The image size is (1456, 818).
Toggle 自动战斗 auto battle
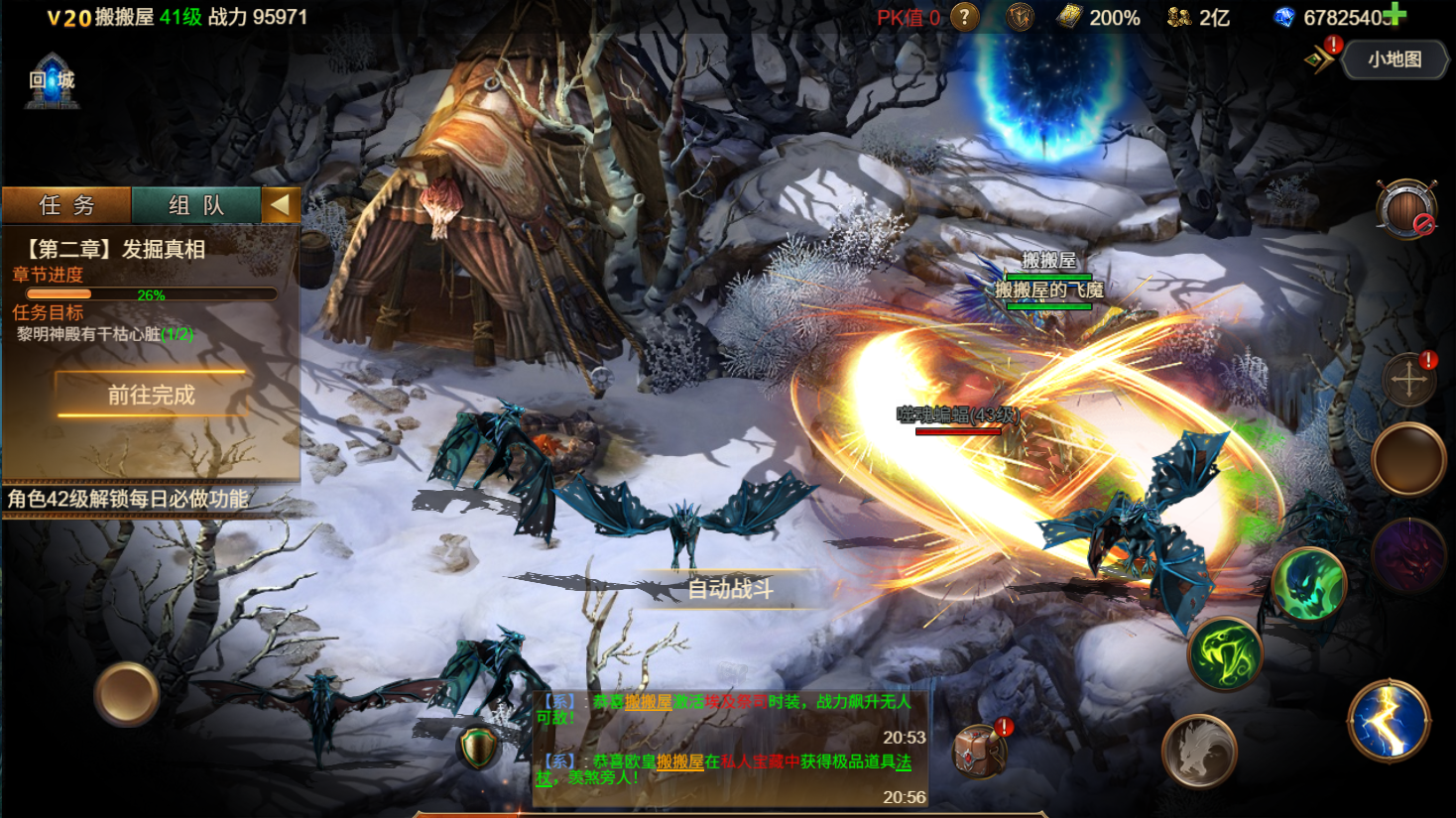pyautogui.click(x=730, y=589)
